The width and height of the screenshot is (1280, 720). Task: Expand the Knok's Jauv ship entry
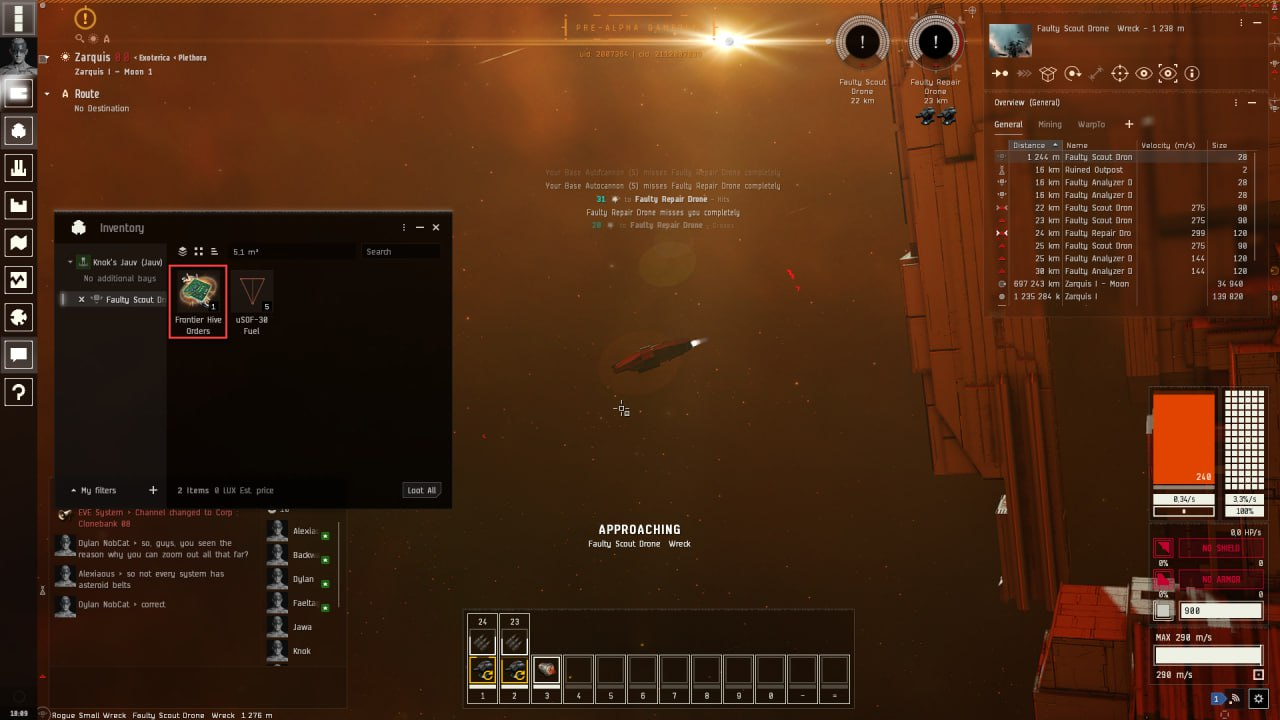(71, 262)
